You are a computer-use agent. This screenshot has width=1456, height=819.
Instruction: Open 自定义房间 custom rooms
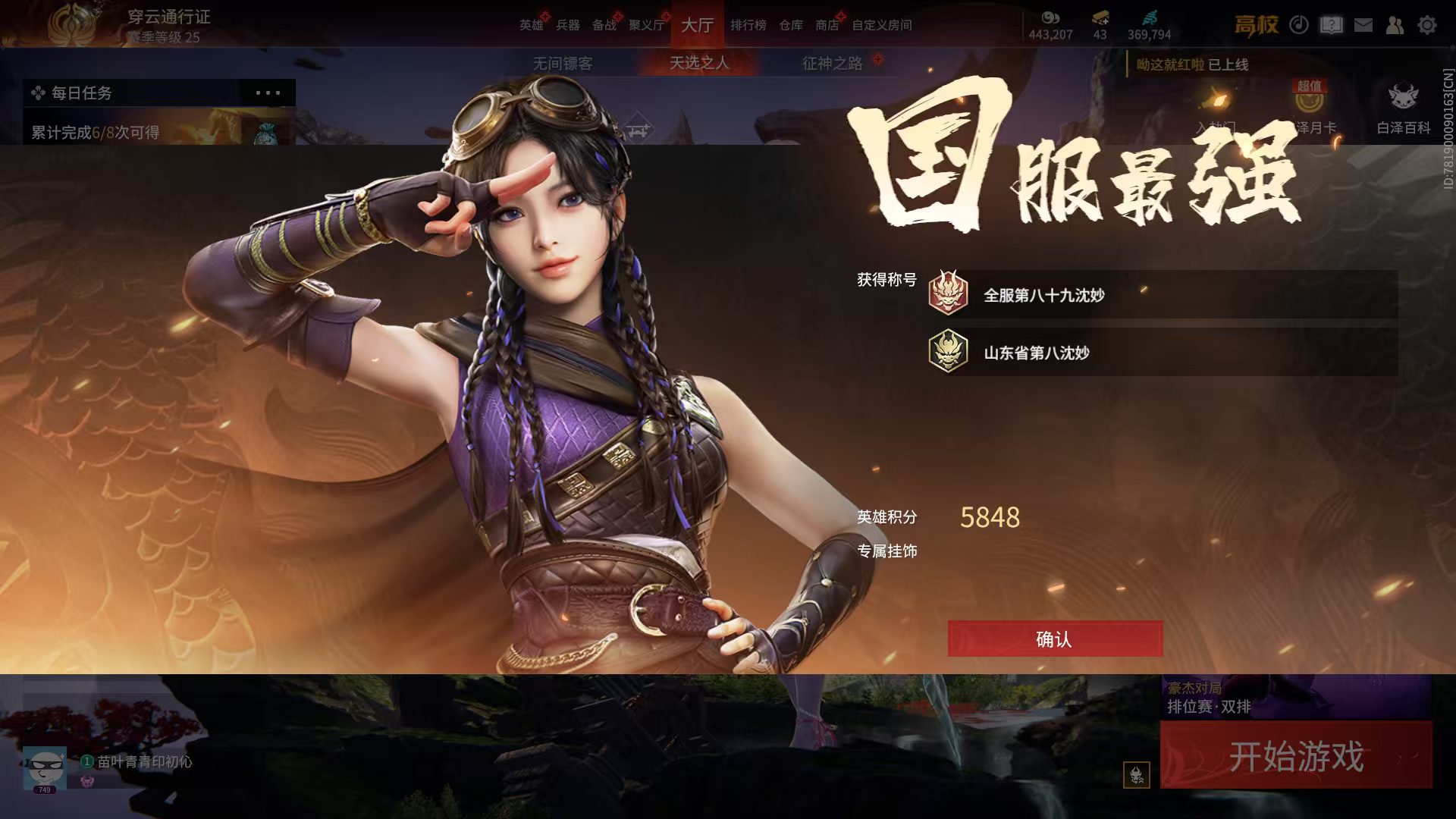[x=881, y=25]
